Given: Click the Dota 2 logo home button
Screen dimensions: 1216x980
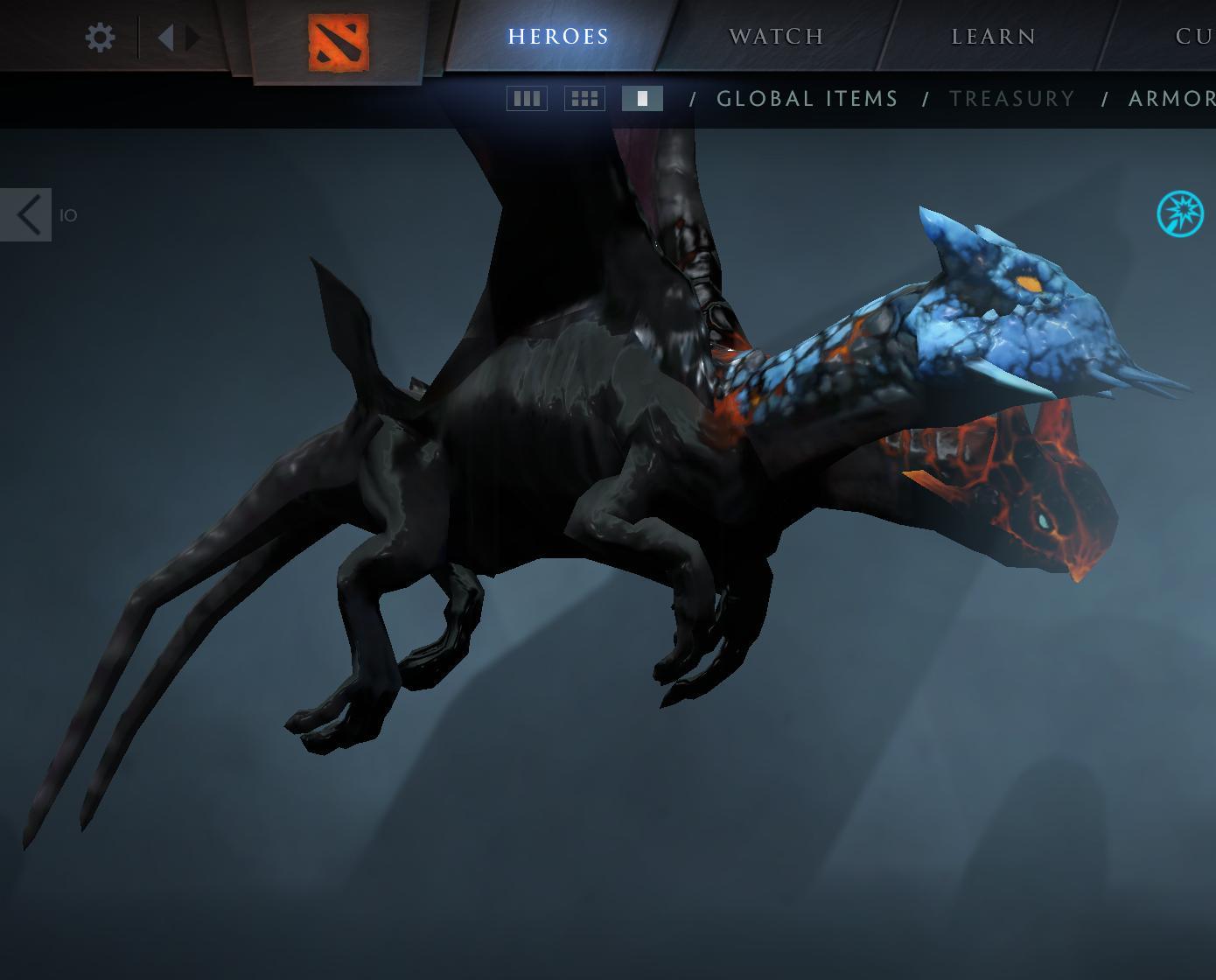Looking at the screenshot, I should click(x=338, y=43).
